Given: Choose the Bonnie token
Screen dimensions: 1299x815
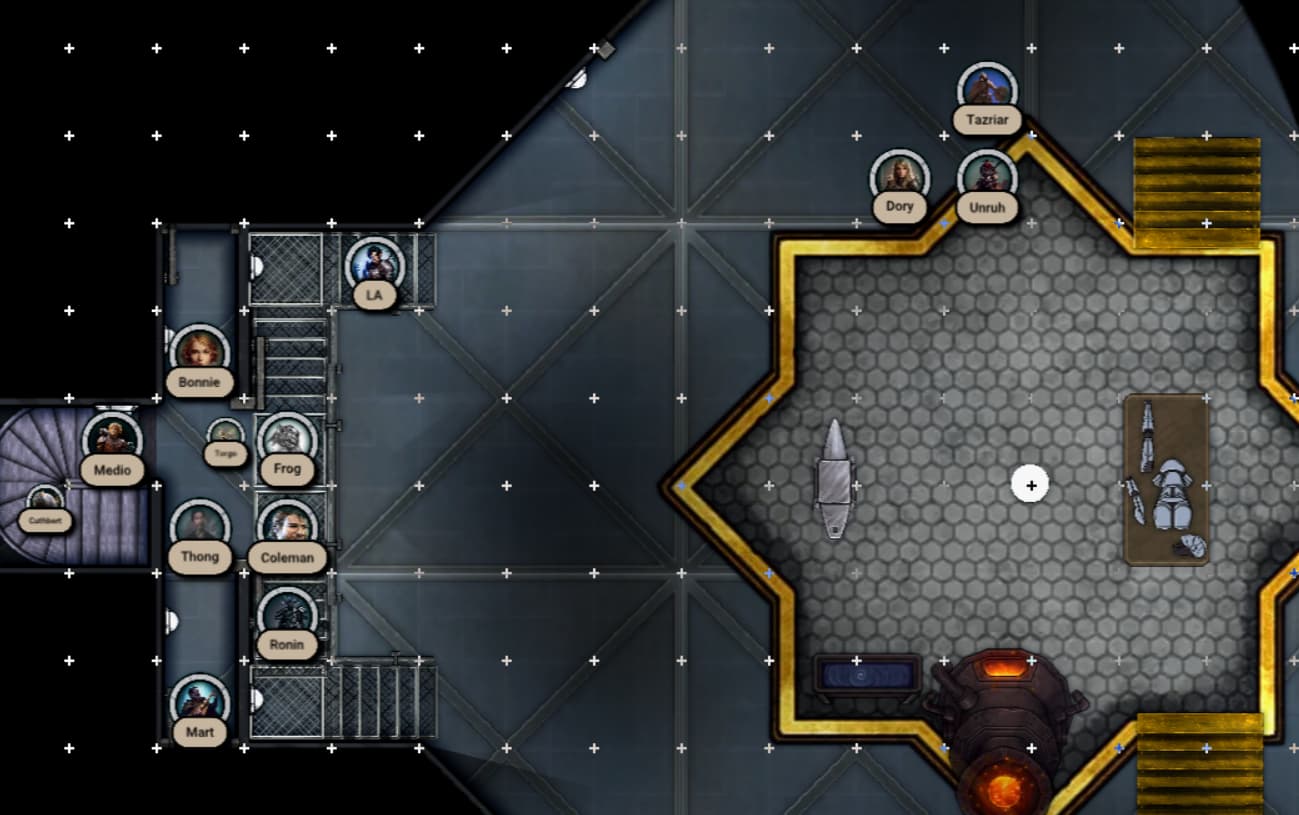Looking at the screenshot, I should click(199, 353).
